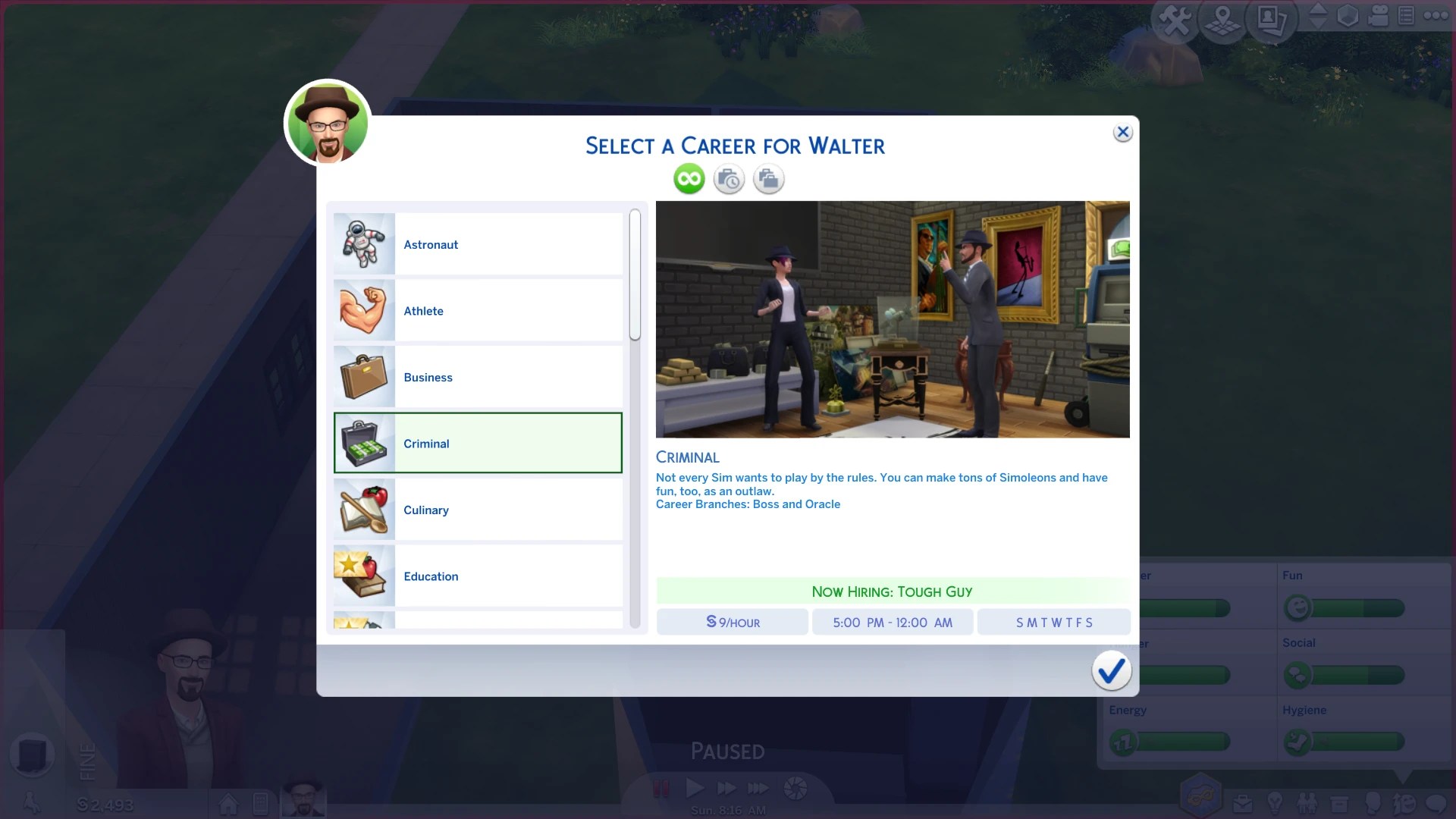
Task: Select the Business career from the list
Action: pyautogui.click(x=478, y=377)
